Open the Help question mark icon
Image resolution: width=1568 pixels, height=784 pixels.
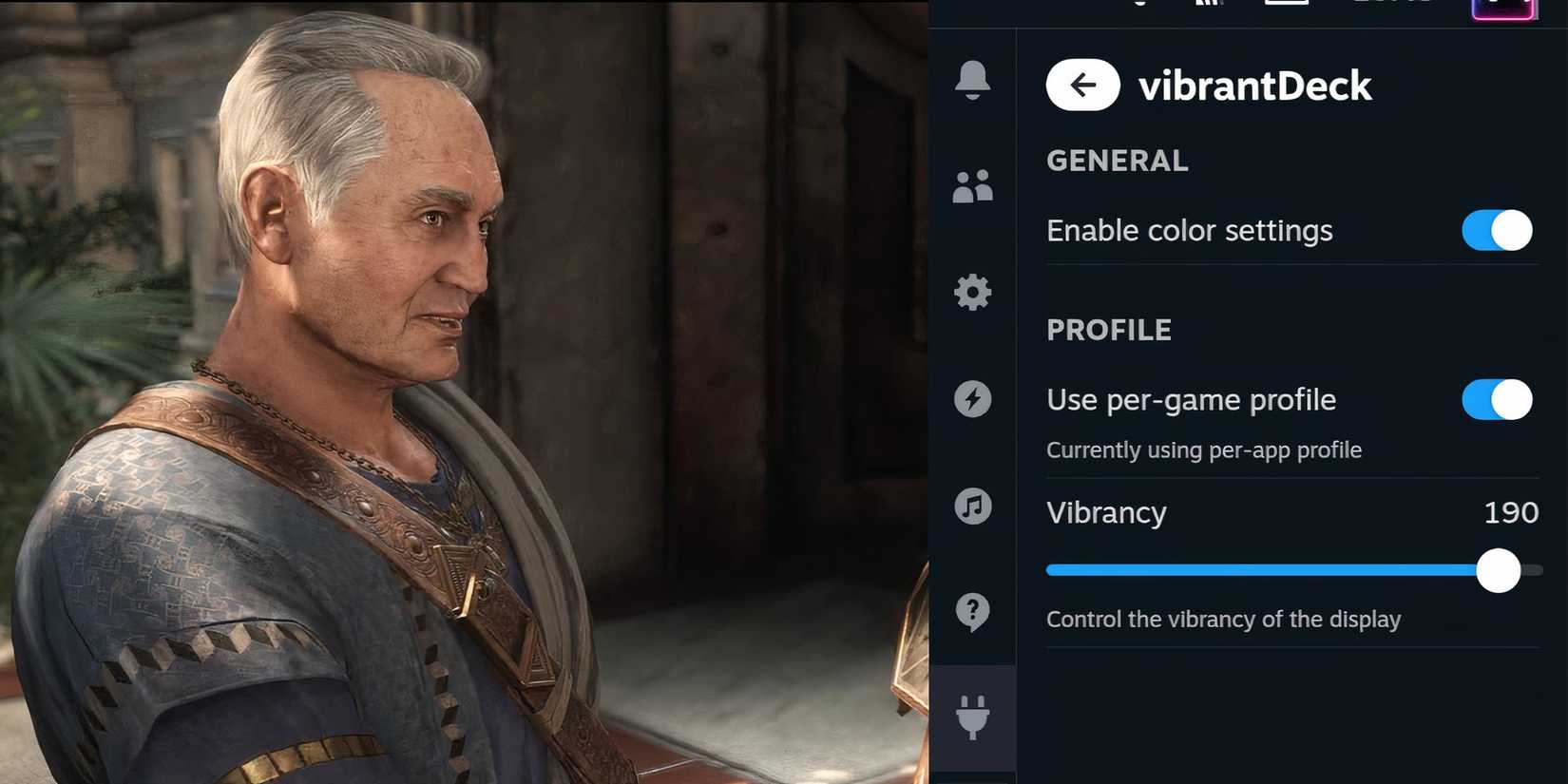973,611
